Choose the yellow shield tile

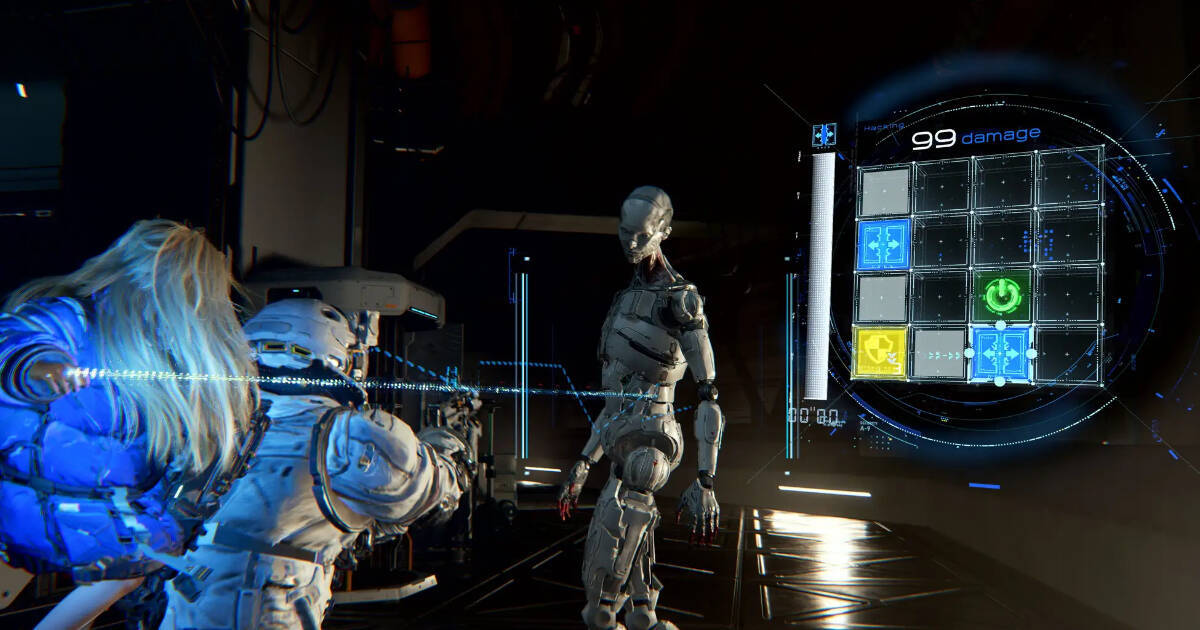[879, 352]
